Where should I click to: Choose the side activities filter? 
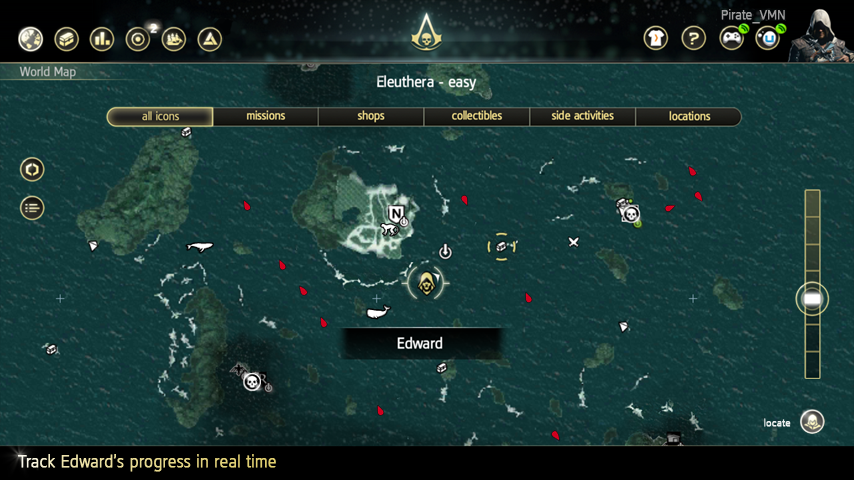point(583,116)
